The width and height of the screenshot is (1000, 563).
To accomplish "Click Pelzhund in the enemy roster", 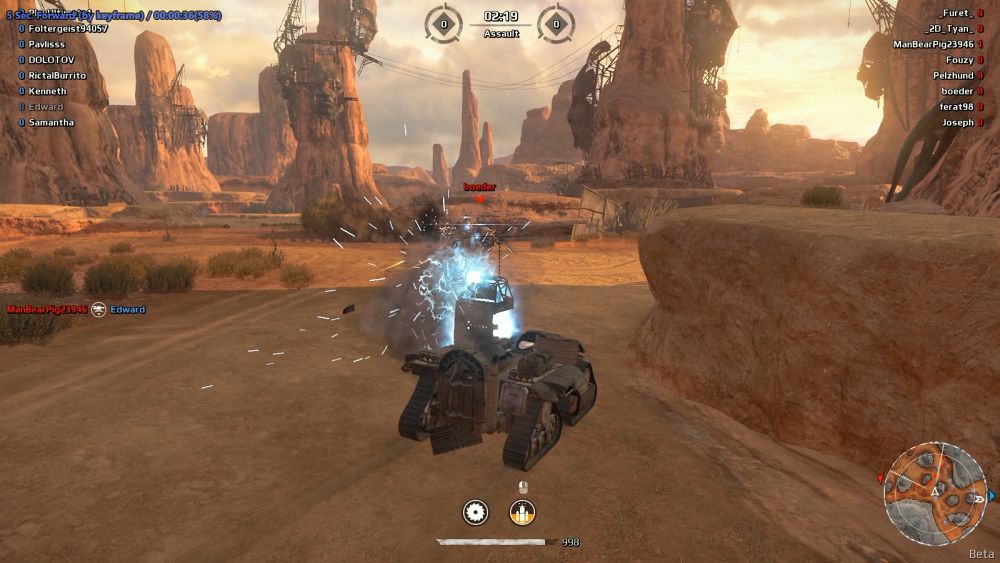I will click(x=952, y=76).
